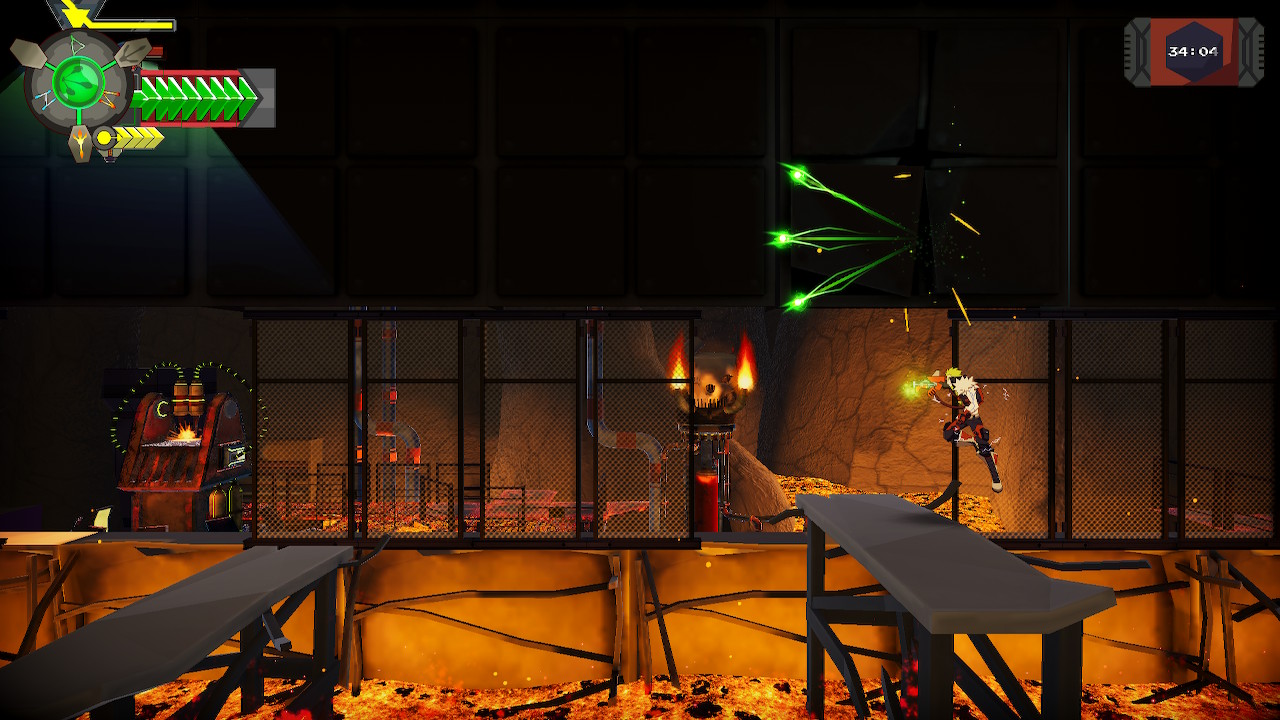This screenshot has width=1280, height=720.
Task: Open the blue crossed-tools slot icon
Action: (x=47, y=98)
